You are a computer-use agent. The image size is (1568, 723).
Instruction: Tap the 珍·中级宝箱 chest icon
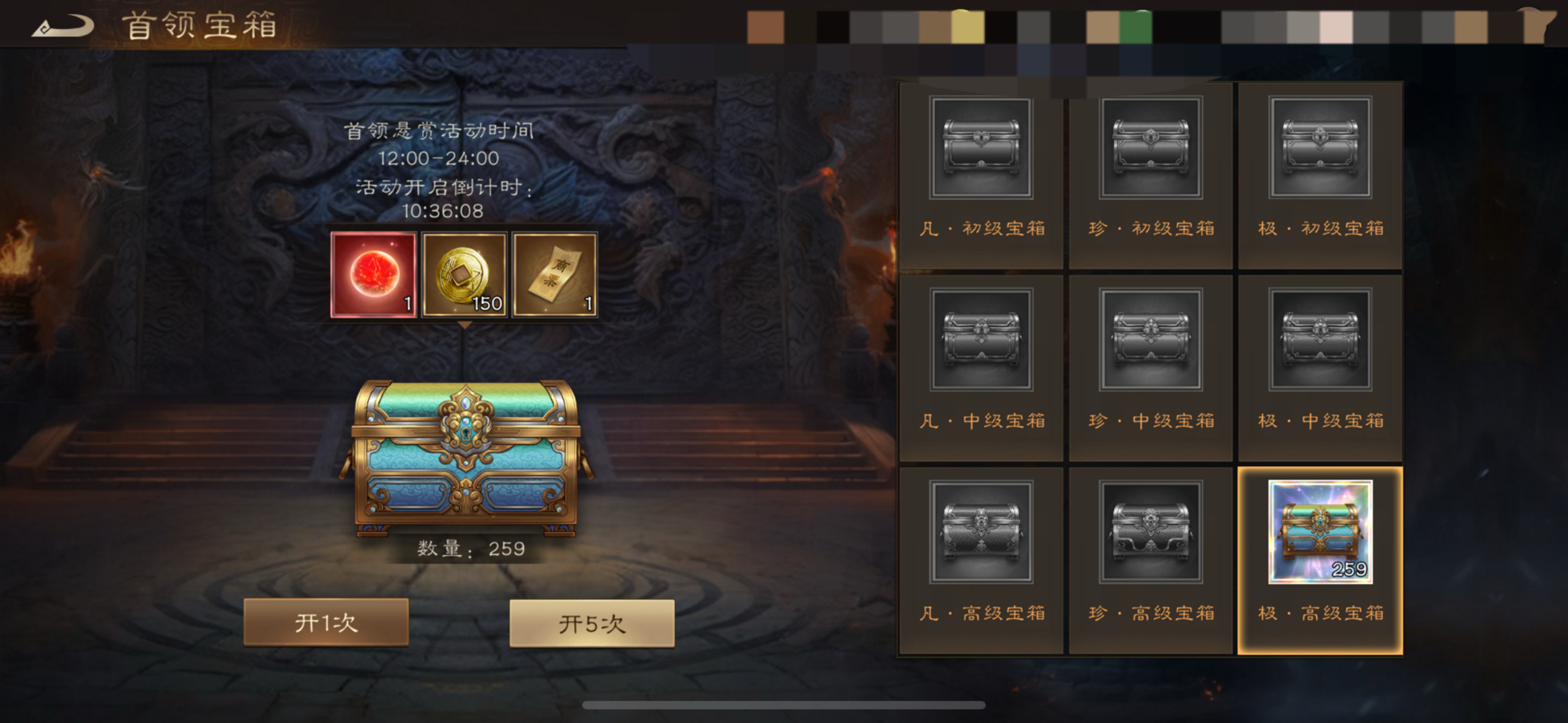click(1151, 341)
